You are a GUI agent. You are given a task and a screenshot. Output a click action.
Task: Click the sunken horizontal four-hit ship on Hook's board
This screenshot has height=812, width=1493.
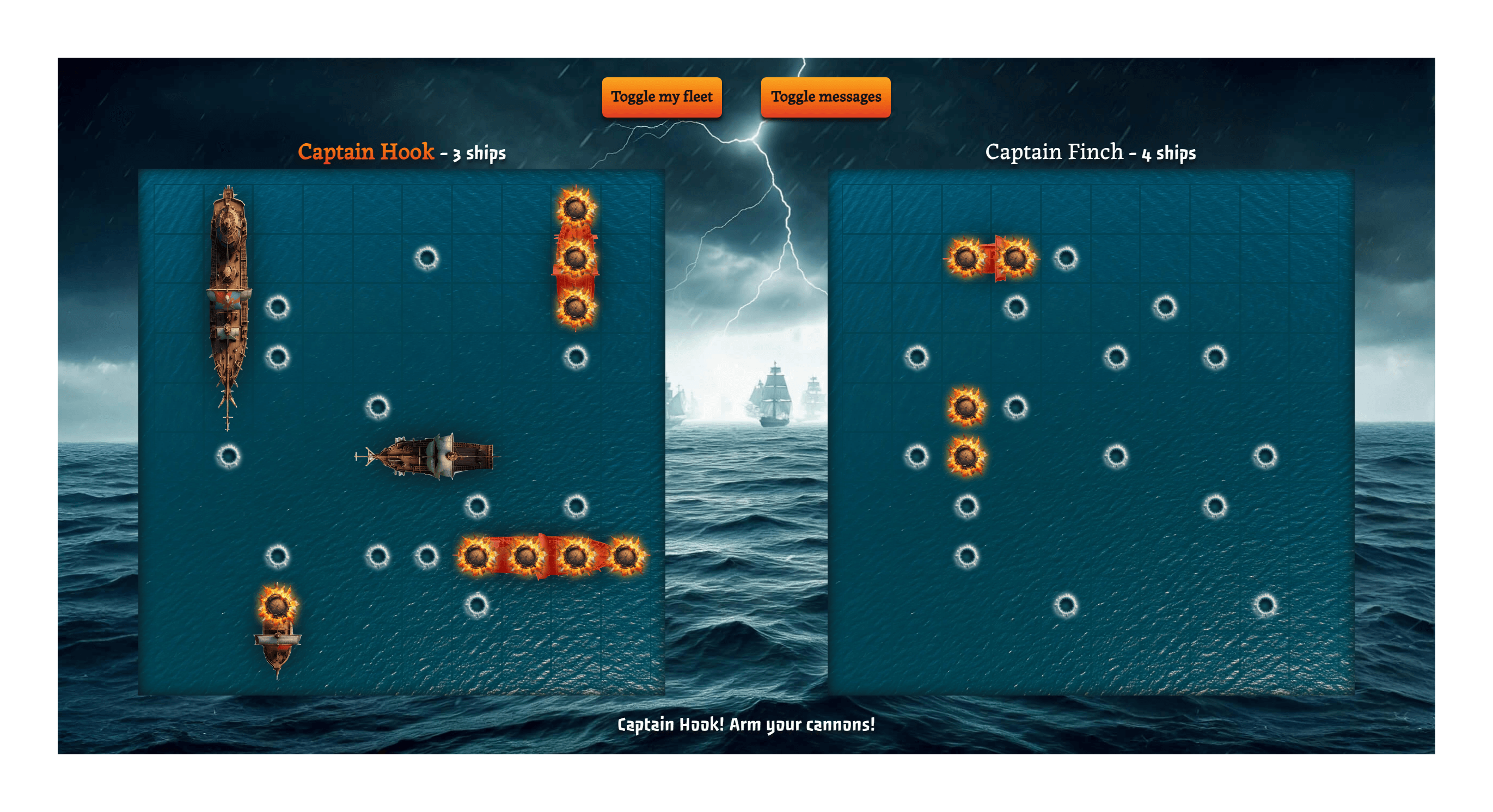click(550, 558)
